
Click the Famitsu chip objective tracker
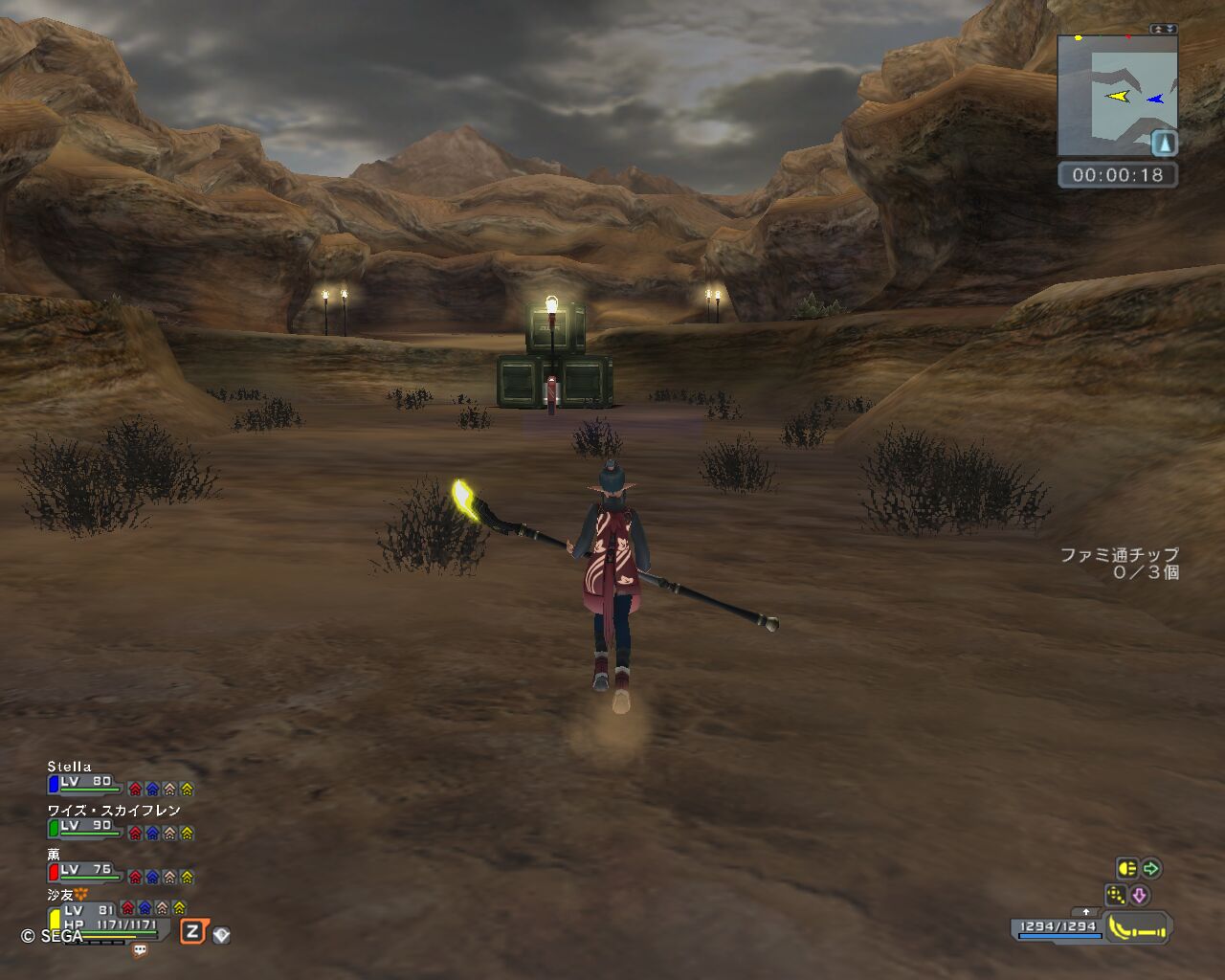coord(1119,563)
